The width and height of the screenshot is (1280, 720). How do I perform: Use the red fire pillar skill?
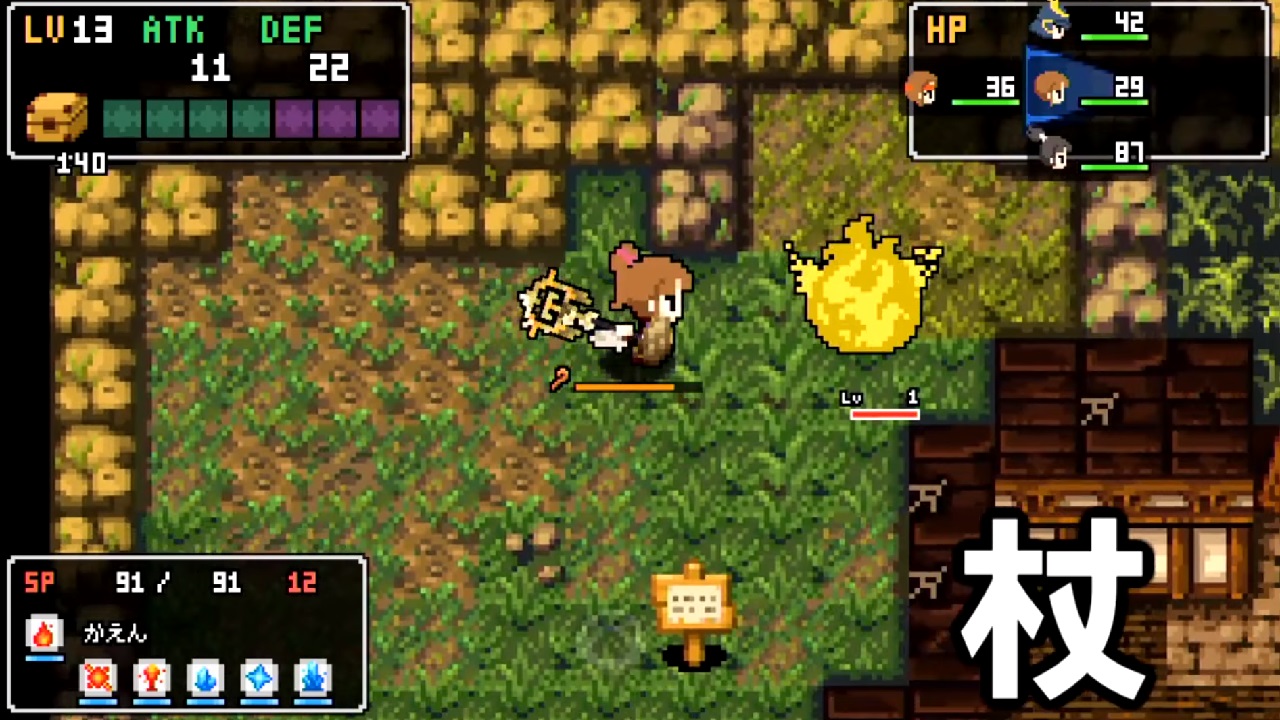click(x=152, y=679)
